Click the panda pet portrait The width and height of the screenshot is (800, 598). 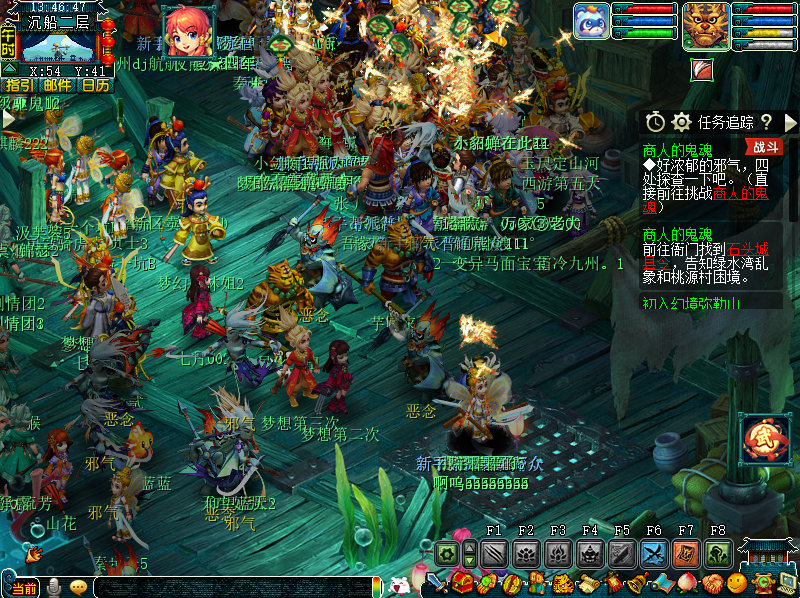click(x=591, y=22)
